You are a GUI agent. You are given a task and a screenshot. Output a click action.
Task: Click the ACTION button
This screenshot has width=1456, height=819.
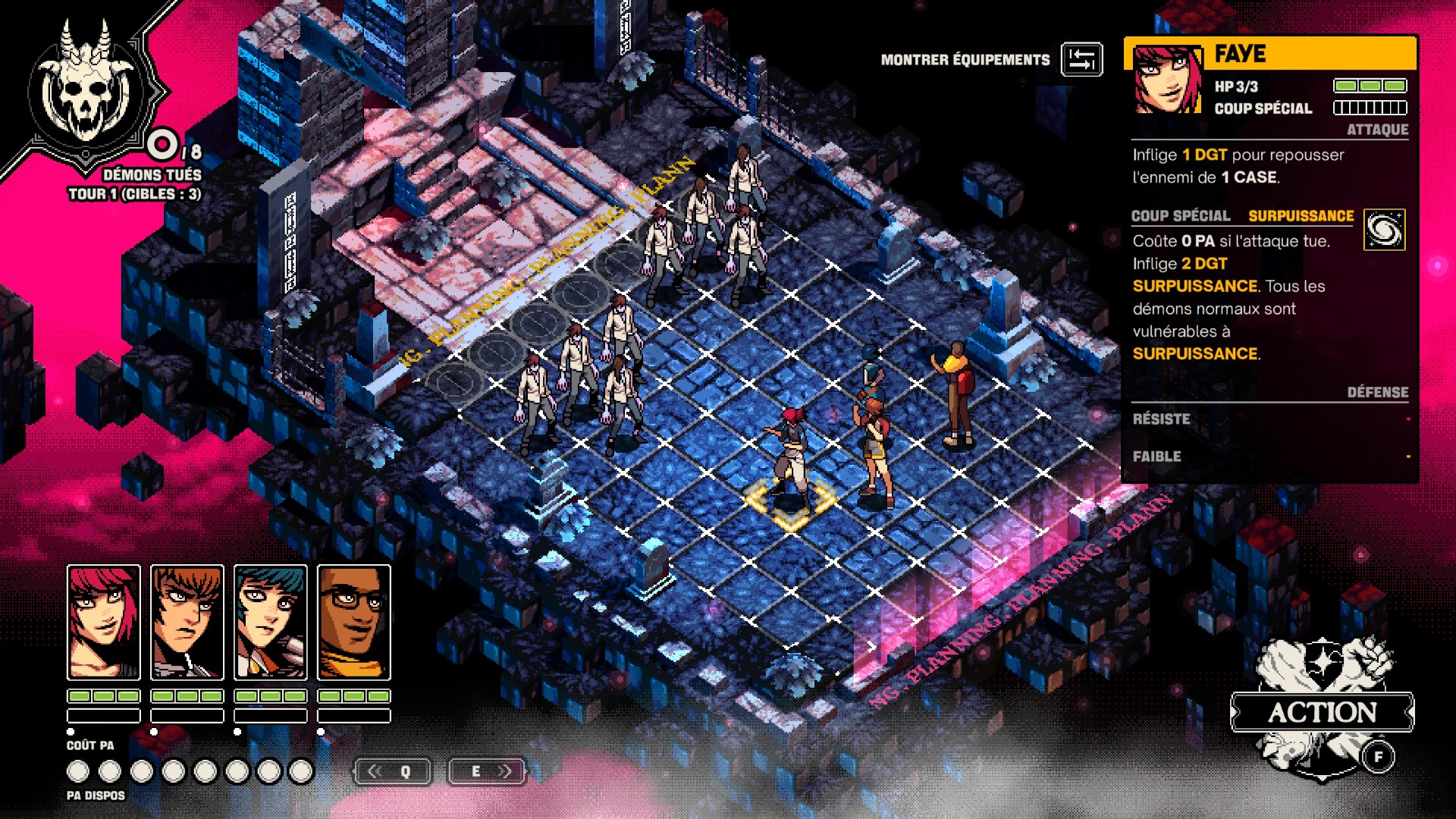tap(1322, 711)
